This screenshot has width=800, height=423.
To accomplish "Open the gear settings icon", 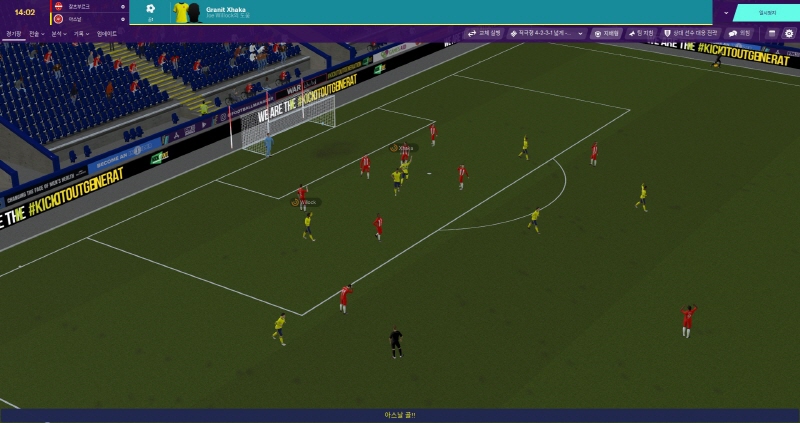I will 789,33.
